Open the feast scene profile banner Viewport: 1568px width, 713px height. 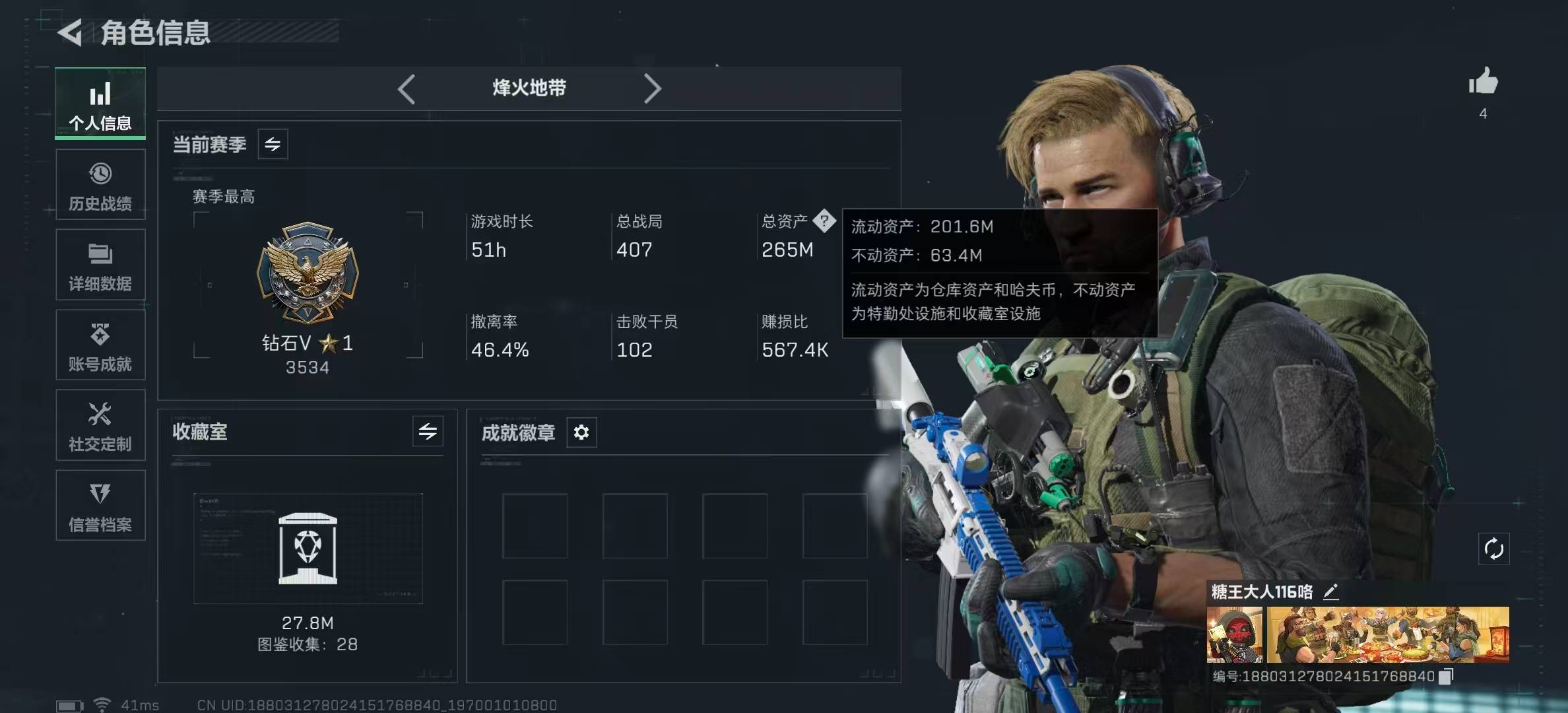coord(1387,634)
